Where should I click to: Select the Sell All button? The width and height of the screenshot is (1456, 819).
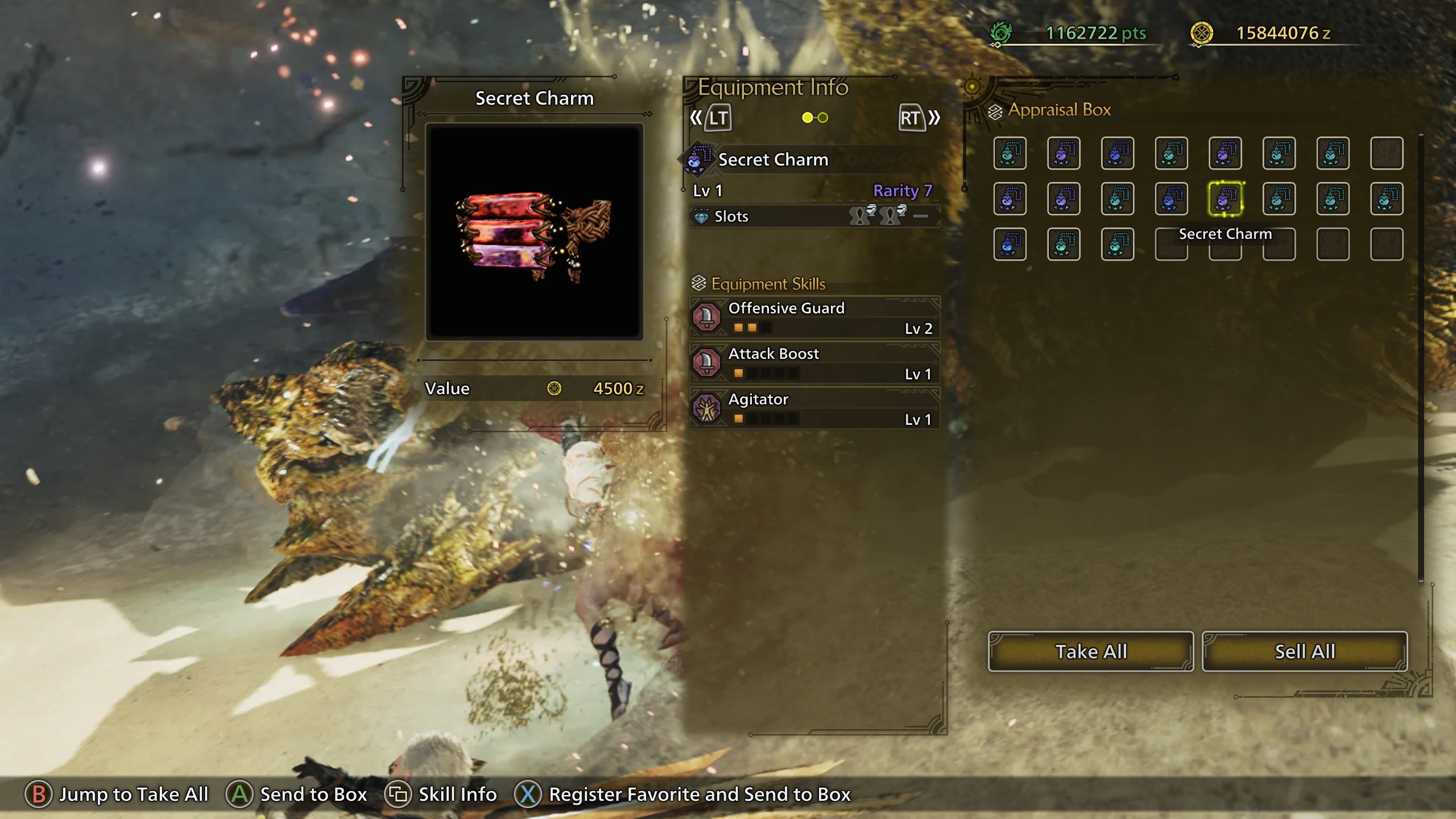point(1305,651)
